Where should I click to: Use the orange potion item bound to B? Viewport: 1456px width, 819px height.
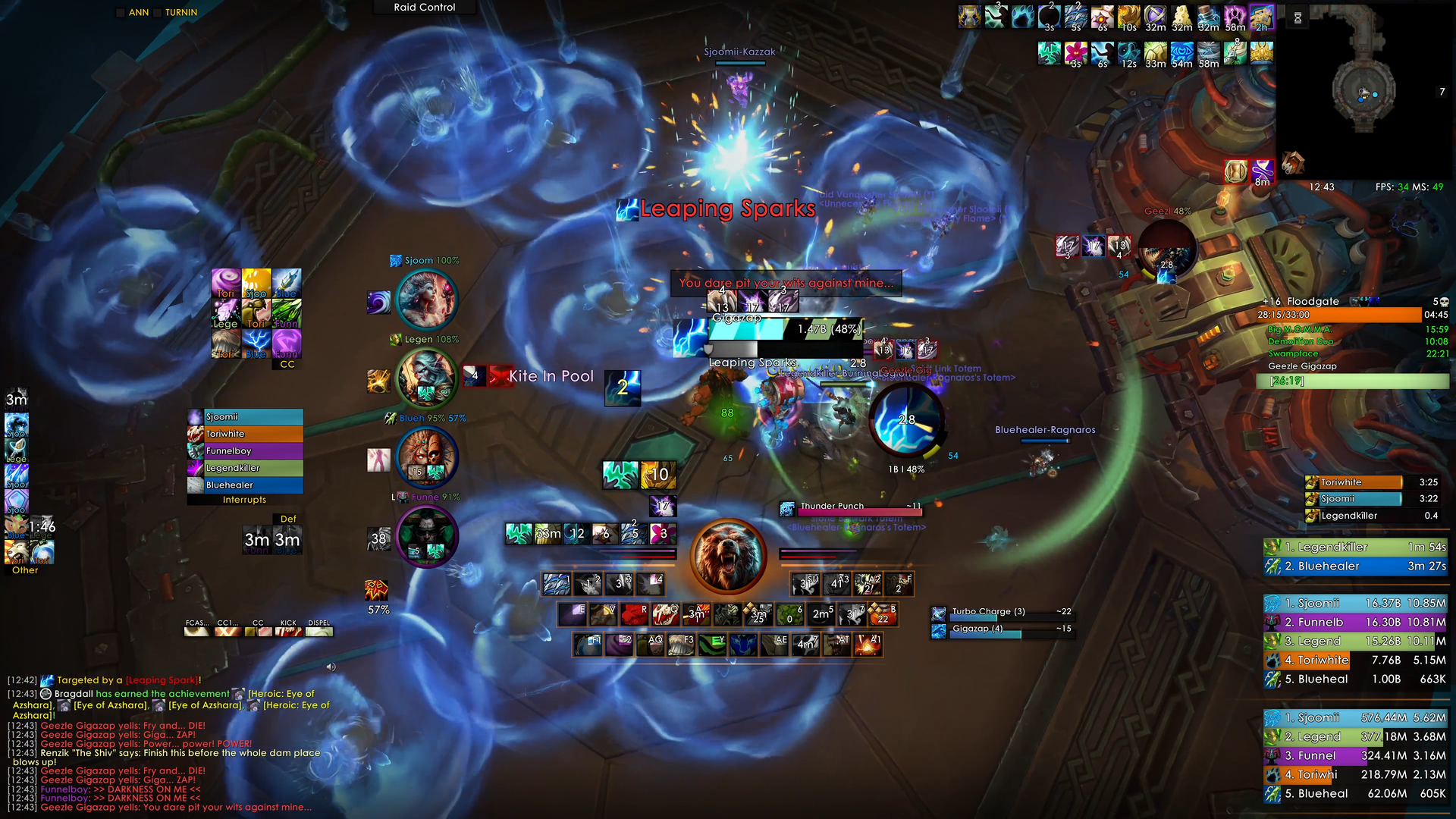pos(883,614)
